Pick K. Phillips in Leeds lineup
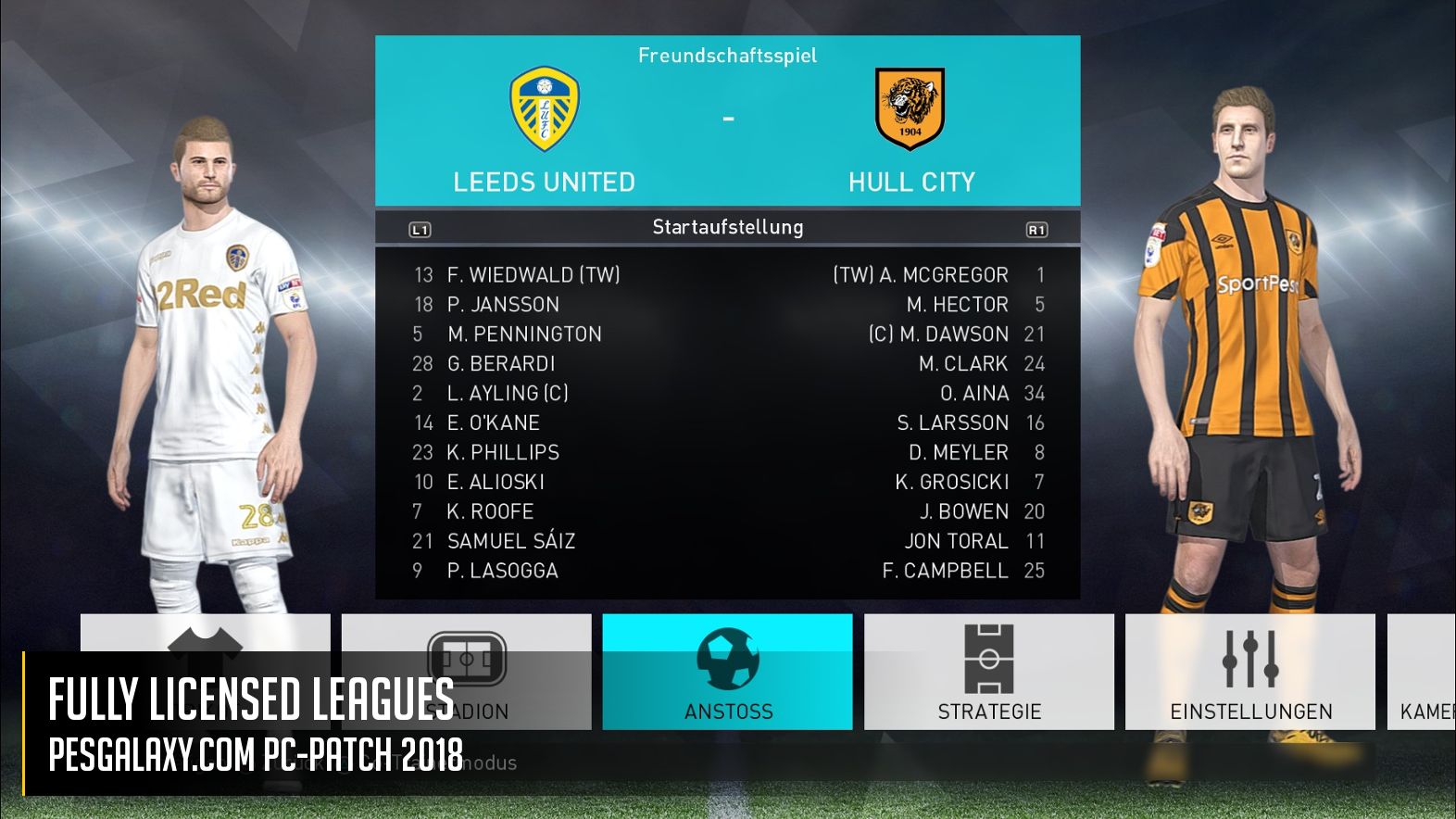This screenshot has height=819, width=1456. [x=503, y=453]
